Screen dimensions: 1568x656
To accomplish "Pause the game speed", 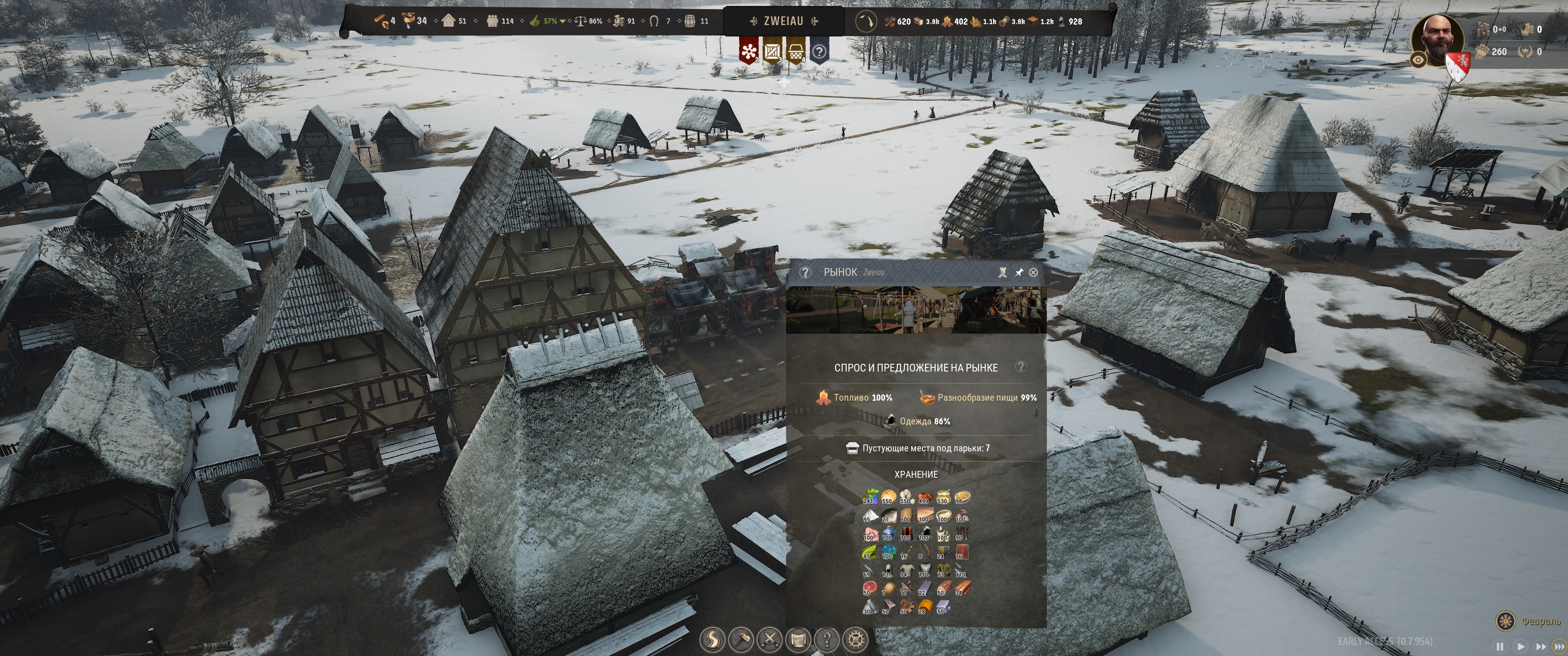I will click(1500, 646).
